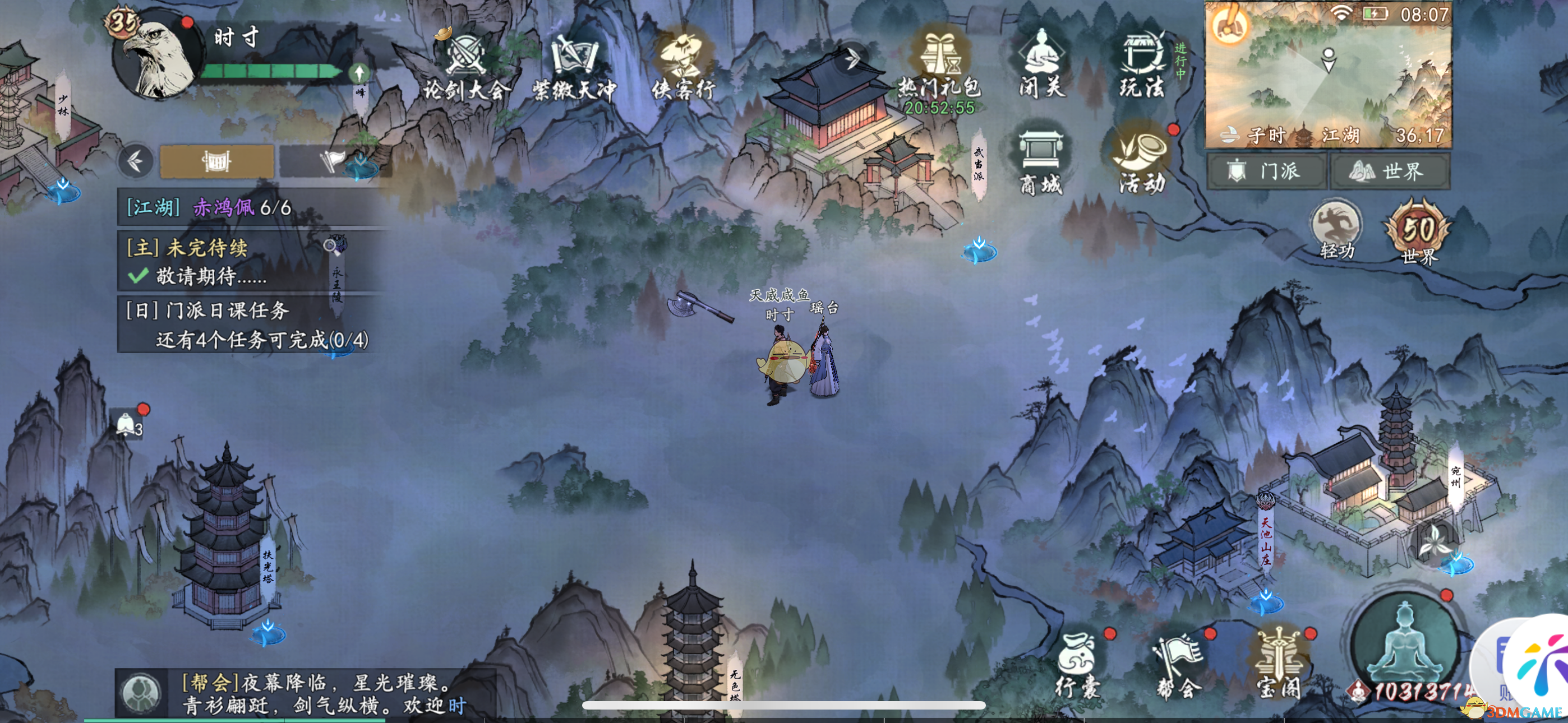Open the 侠客行 swordsman icon

683,66
